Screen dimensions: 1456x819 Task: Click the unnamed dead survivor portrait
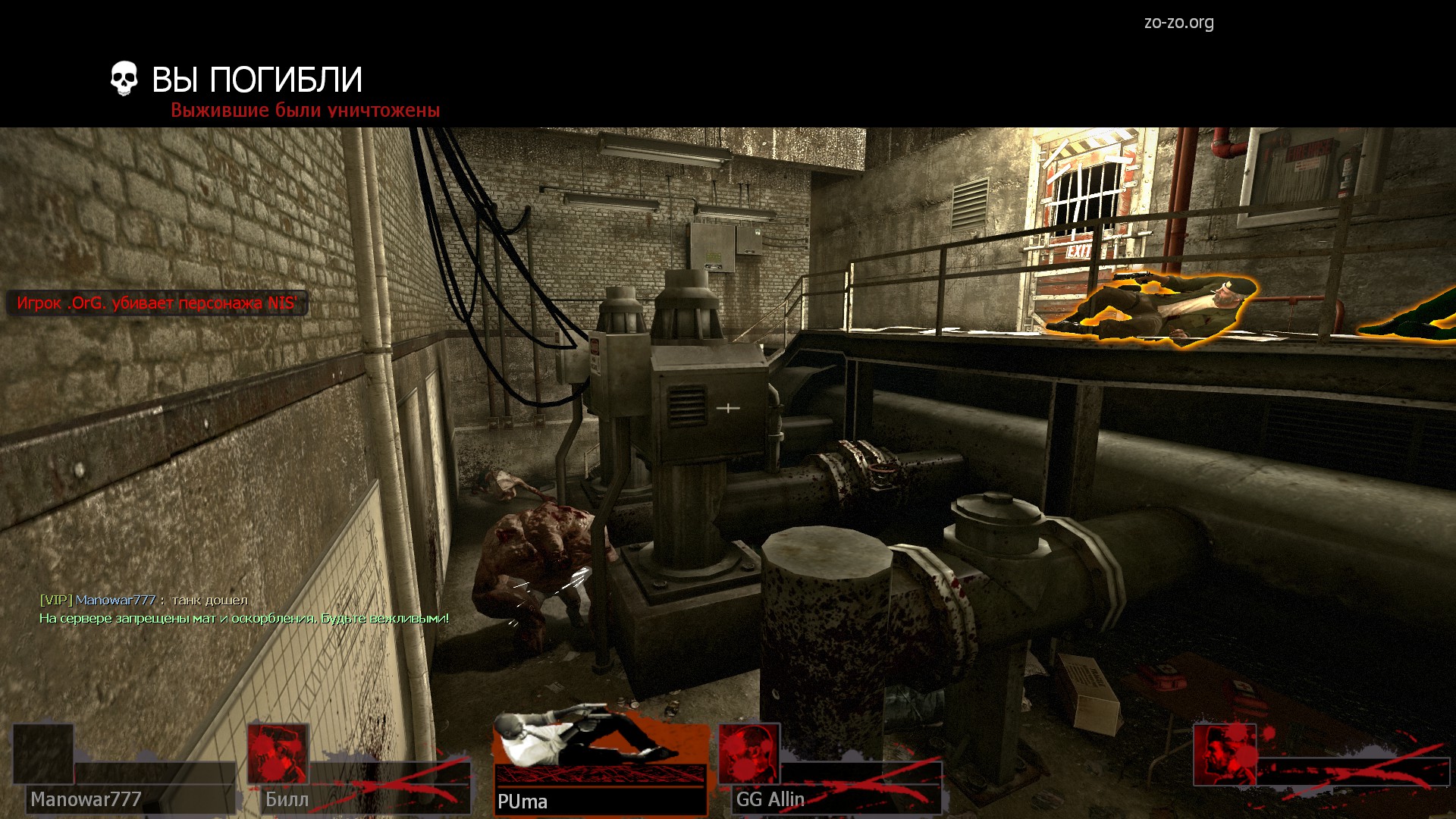(1224, 755)
